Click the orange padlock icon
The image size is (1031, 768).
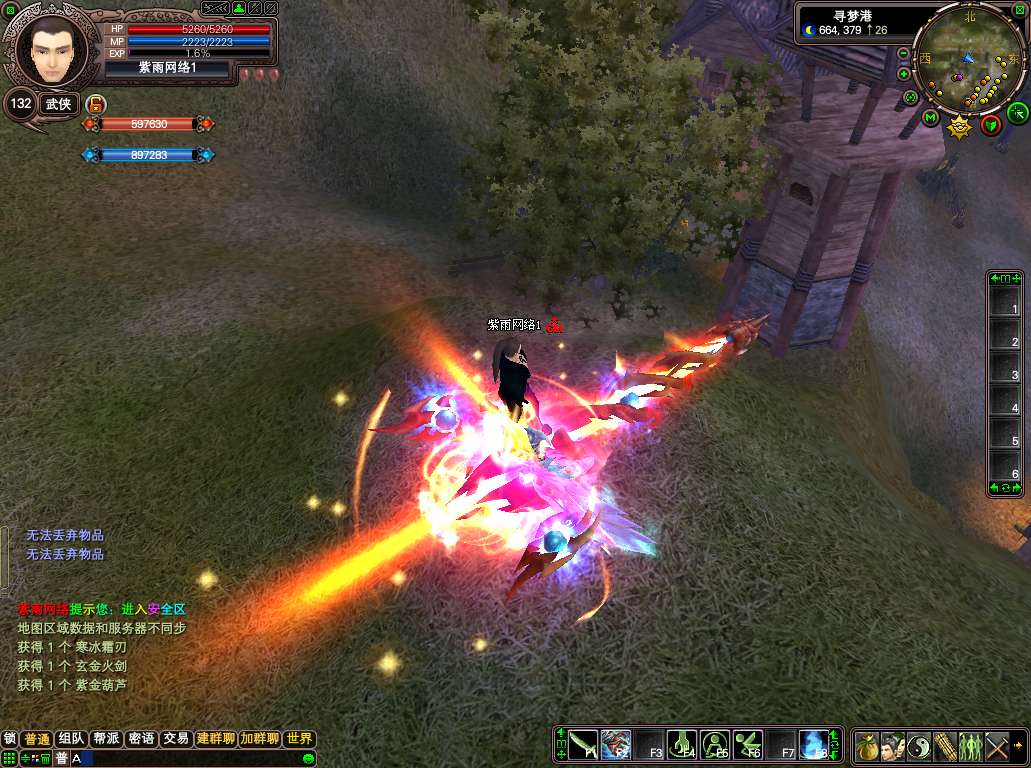pos(96,104)
